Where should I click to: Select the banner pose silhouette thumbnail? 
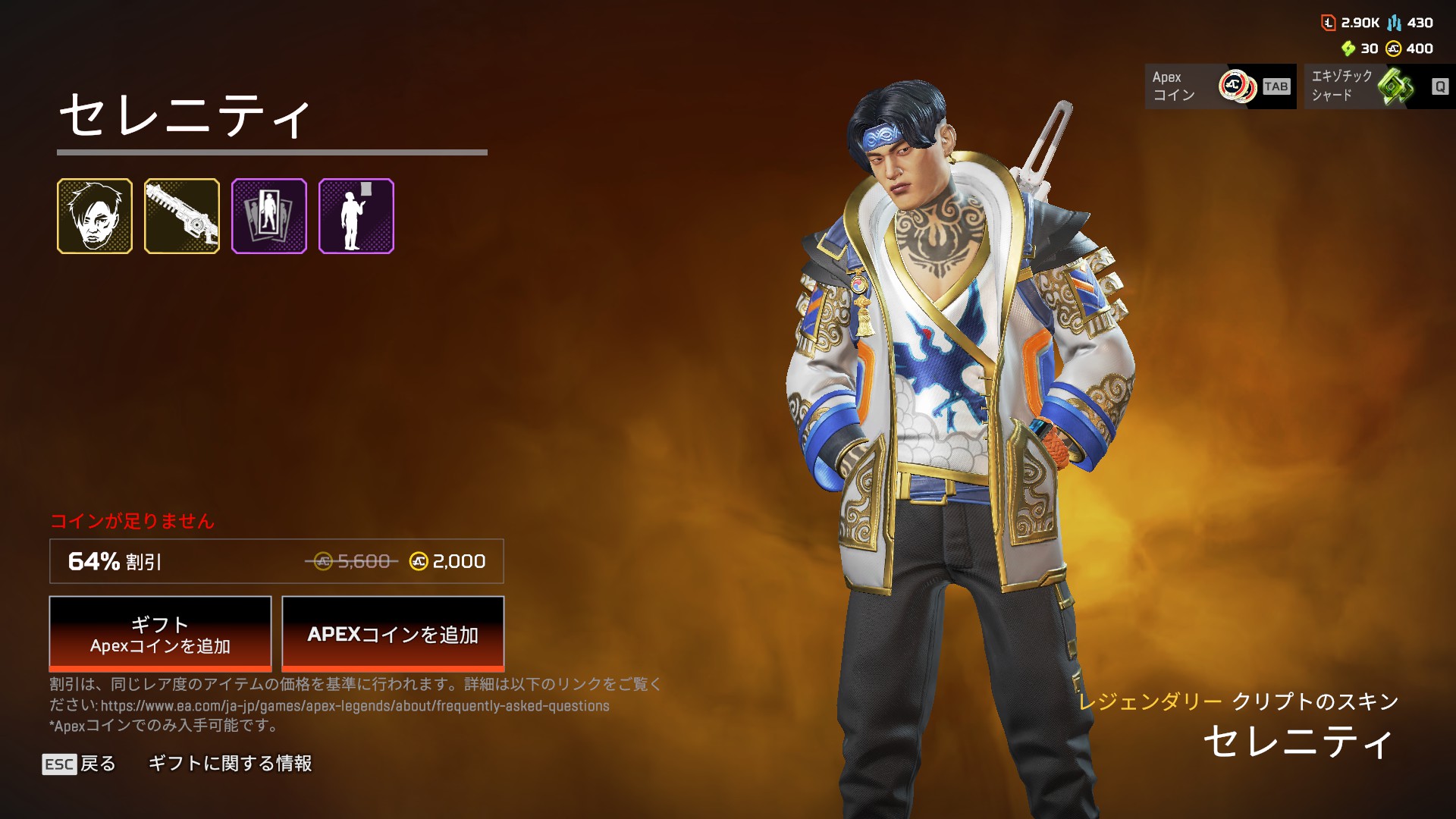356,216
